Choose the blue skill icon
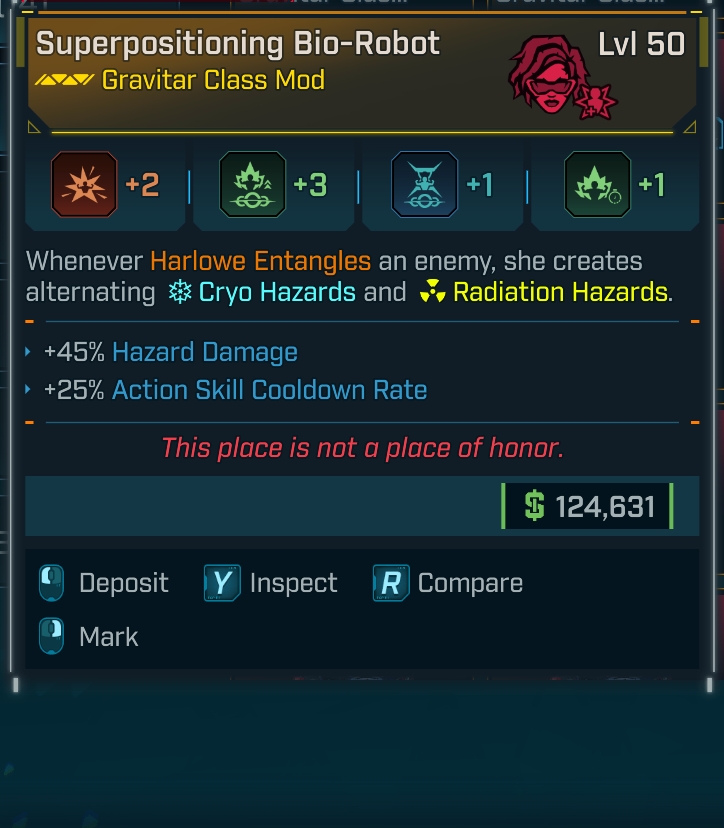The height and width of the screenshot is (828, 724). point(424,185)
